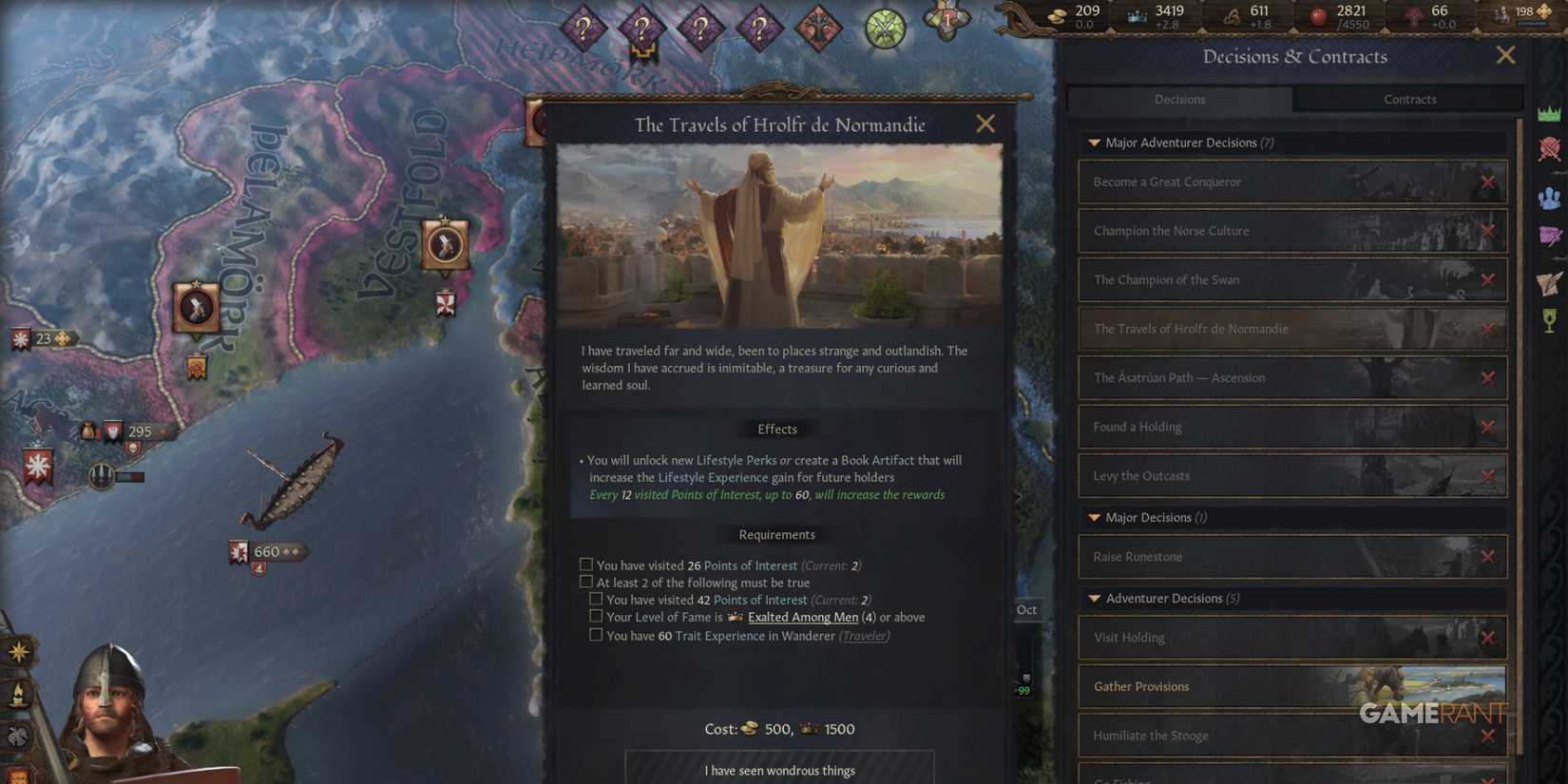1568x784 pixels.
Task: Click the crossed swords military icon on right sidebar
Action: click(1550, 149)
